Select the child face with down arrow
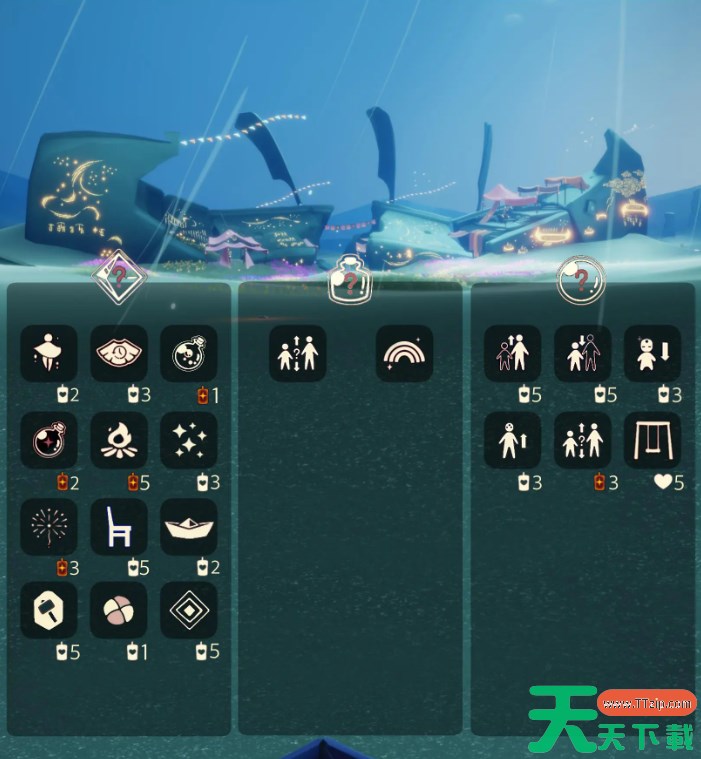The height and width of the screenshot is (759, 701). [x=652, y=354]
